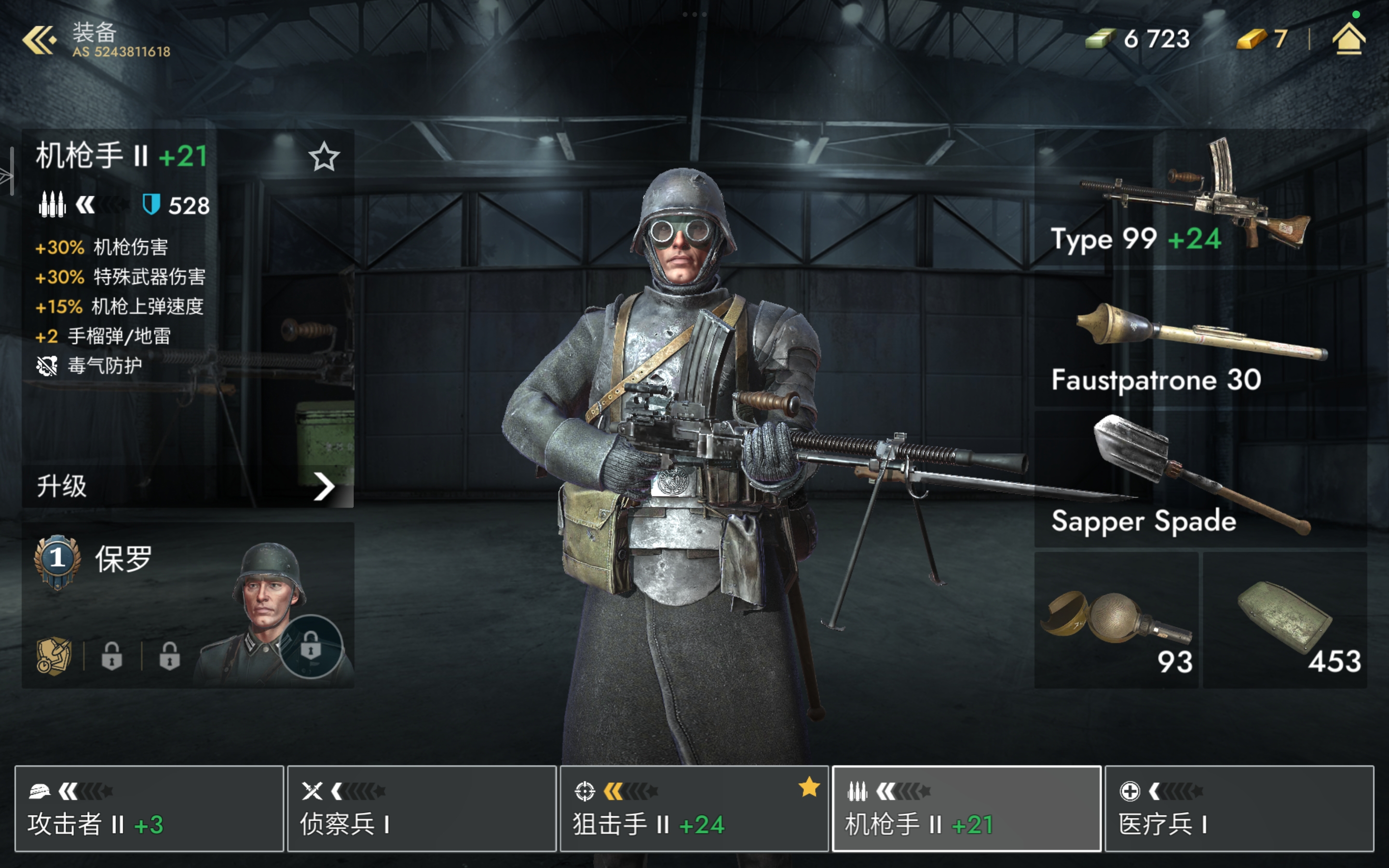This screenshot has width=1389, height=868.
Task: Switch to the 攻击者 II class tab
Action: 149,808
